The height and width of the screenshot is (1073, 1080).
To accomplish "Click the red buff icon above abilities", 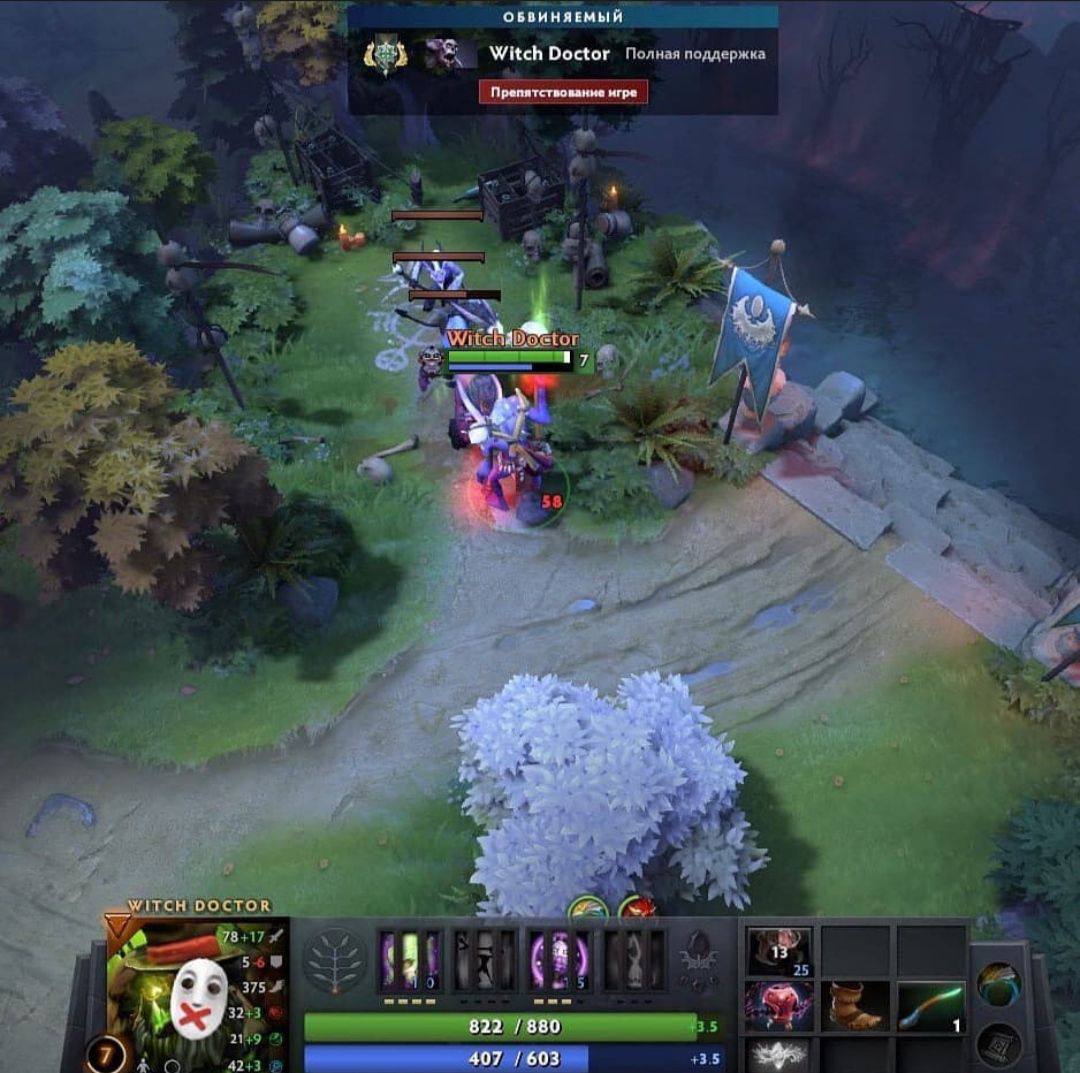I will 636,910.
